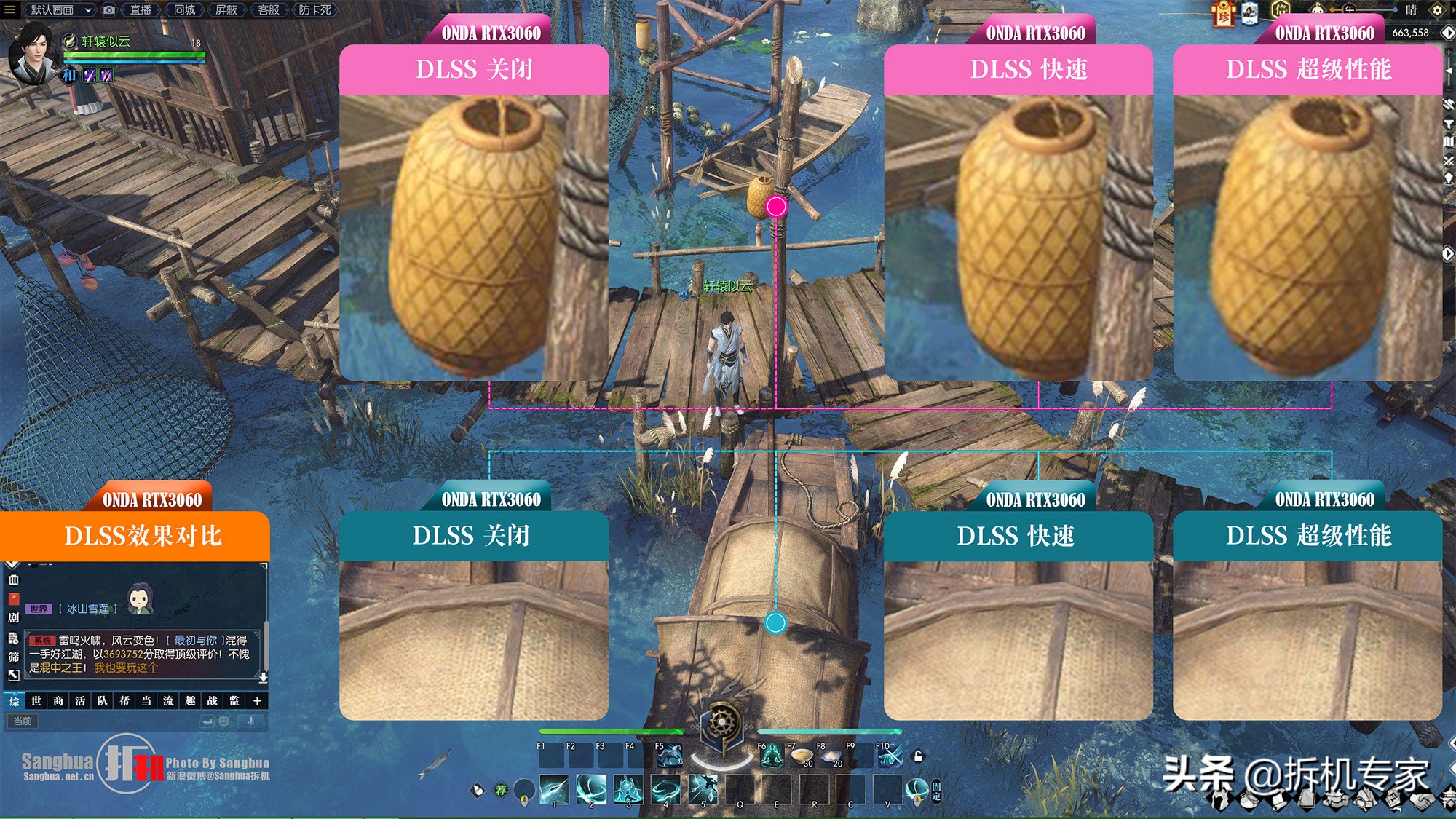Click the microphone icon in the chat bar
Image resolution: width=1456 pixels, height=819 pixels.
pyautogui.click(x=250, y=721)
